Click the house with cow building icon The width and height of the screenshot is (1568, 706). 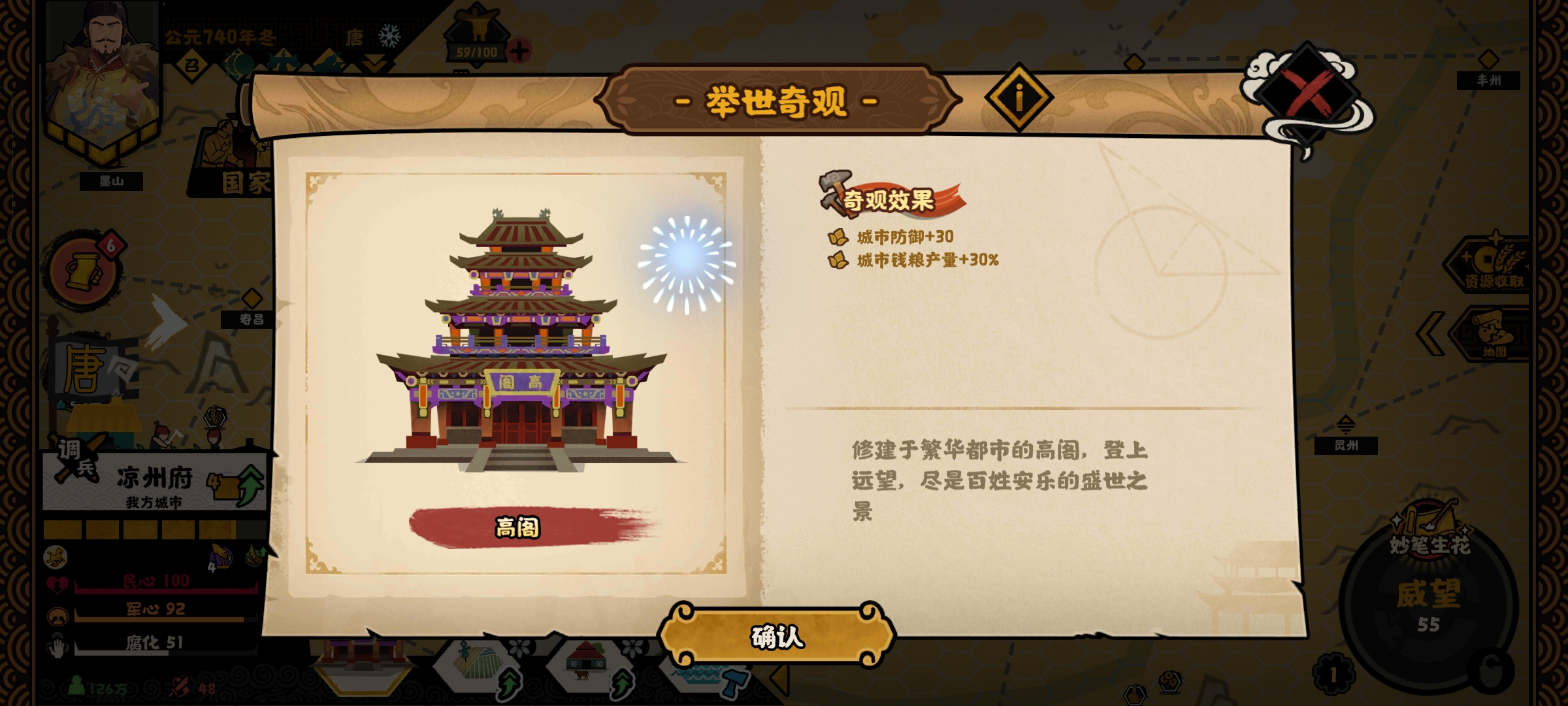(588, 664)
